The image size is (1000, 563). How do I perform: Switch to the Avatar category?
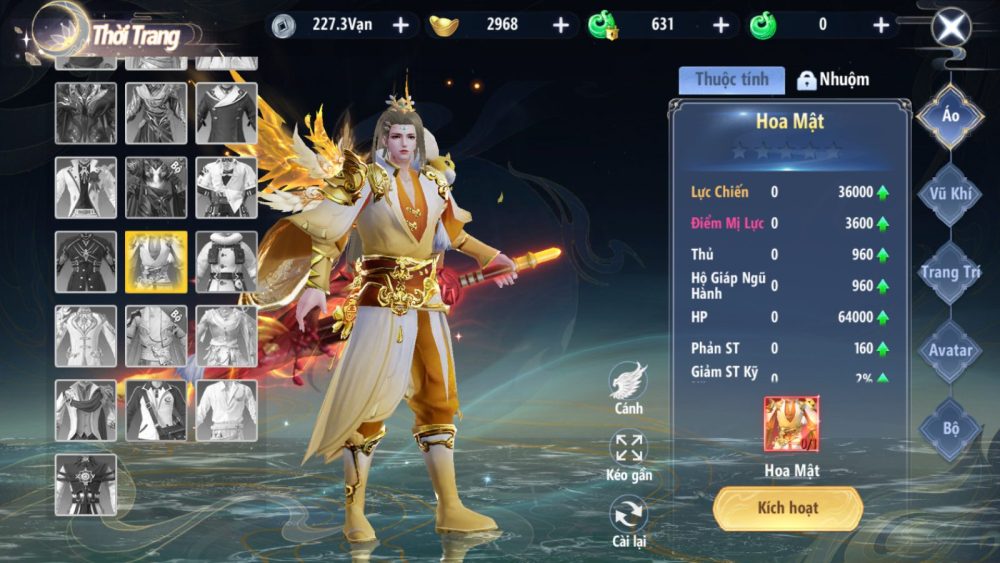[x=950, y=350]
